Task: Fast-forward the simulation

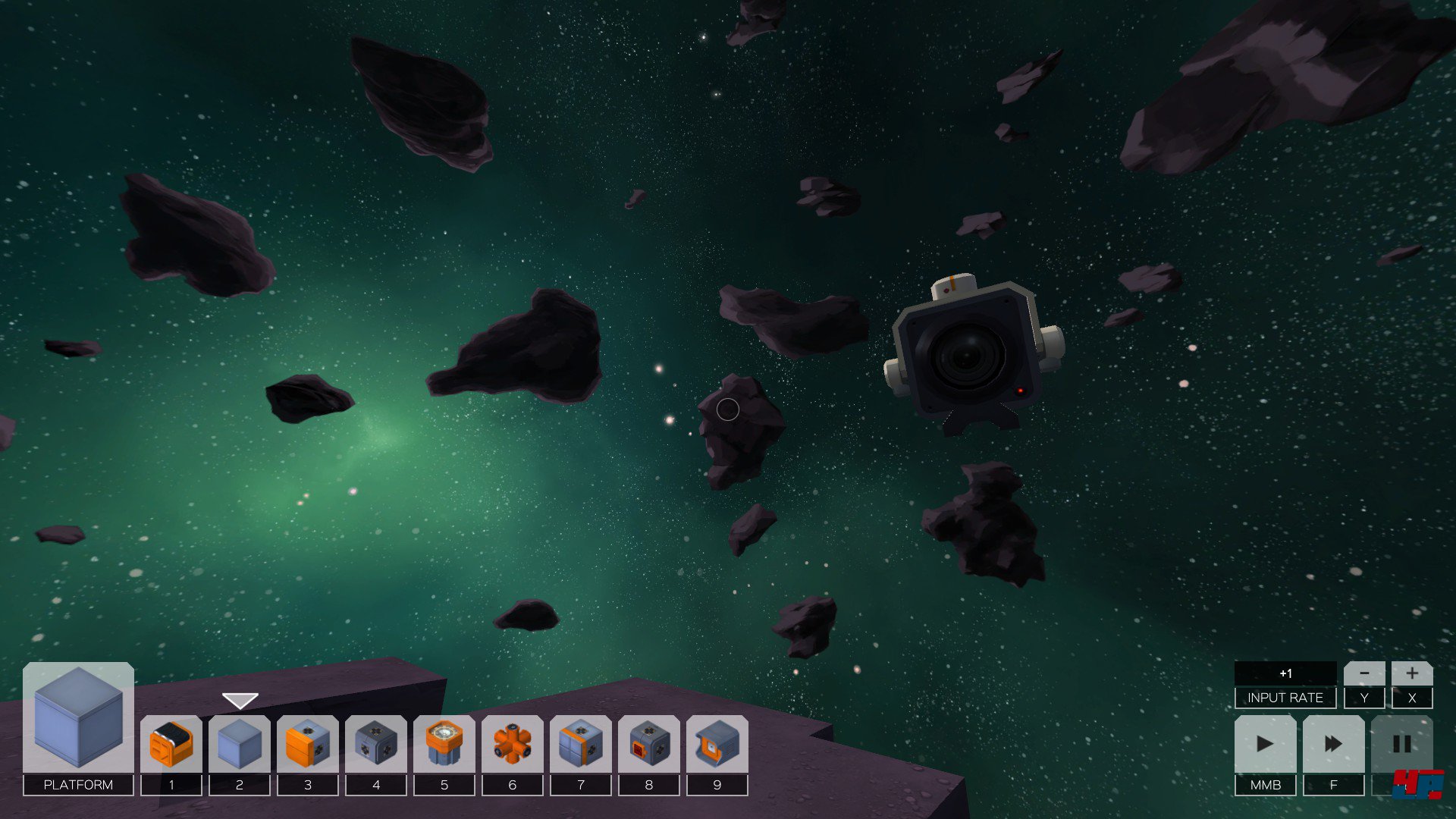Action: (x=1333, y=744)
